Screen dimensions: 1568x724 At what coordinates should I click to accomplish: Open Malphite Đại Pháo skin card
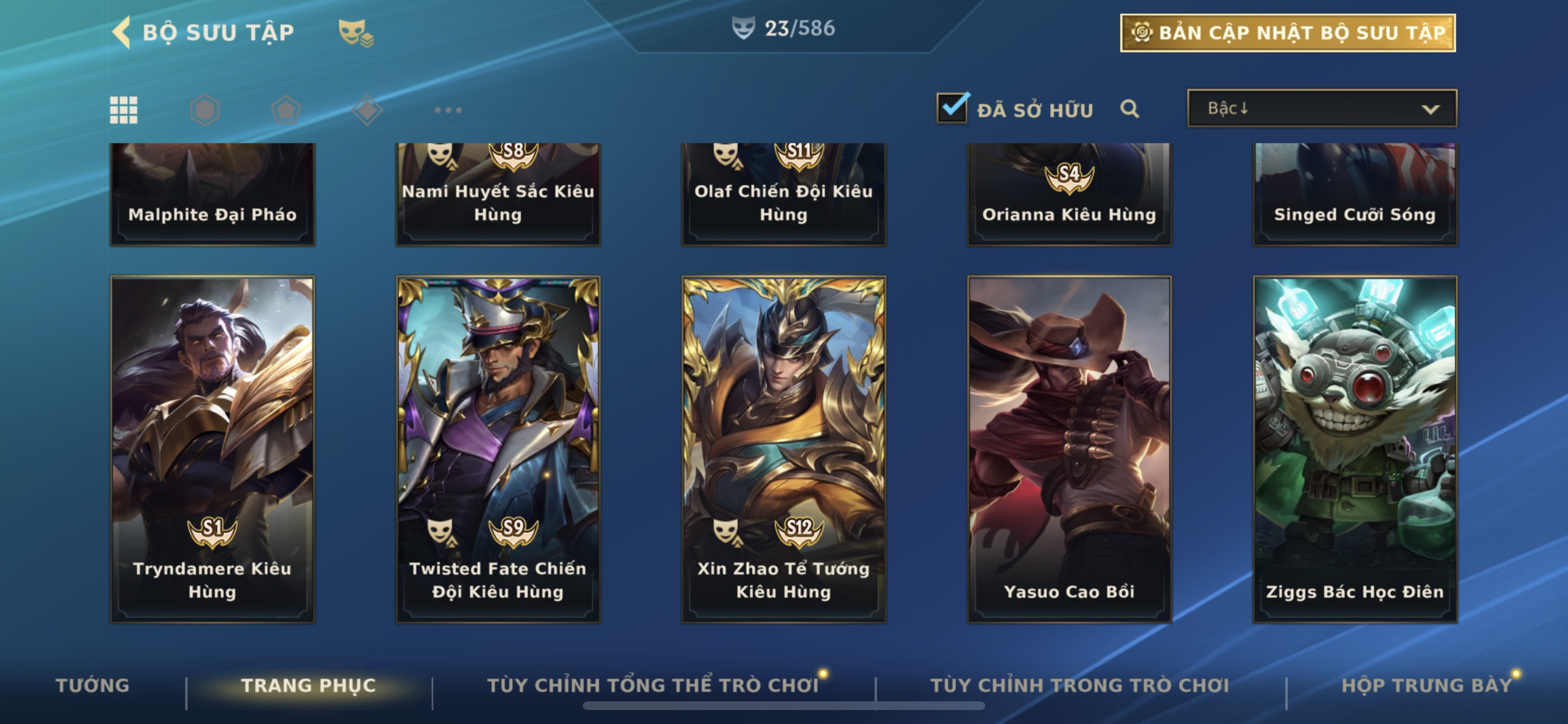212,195
